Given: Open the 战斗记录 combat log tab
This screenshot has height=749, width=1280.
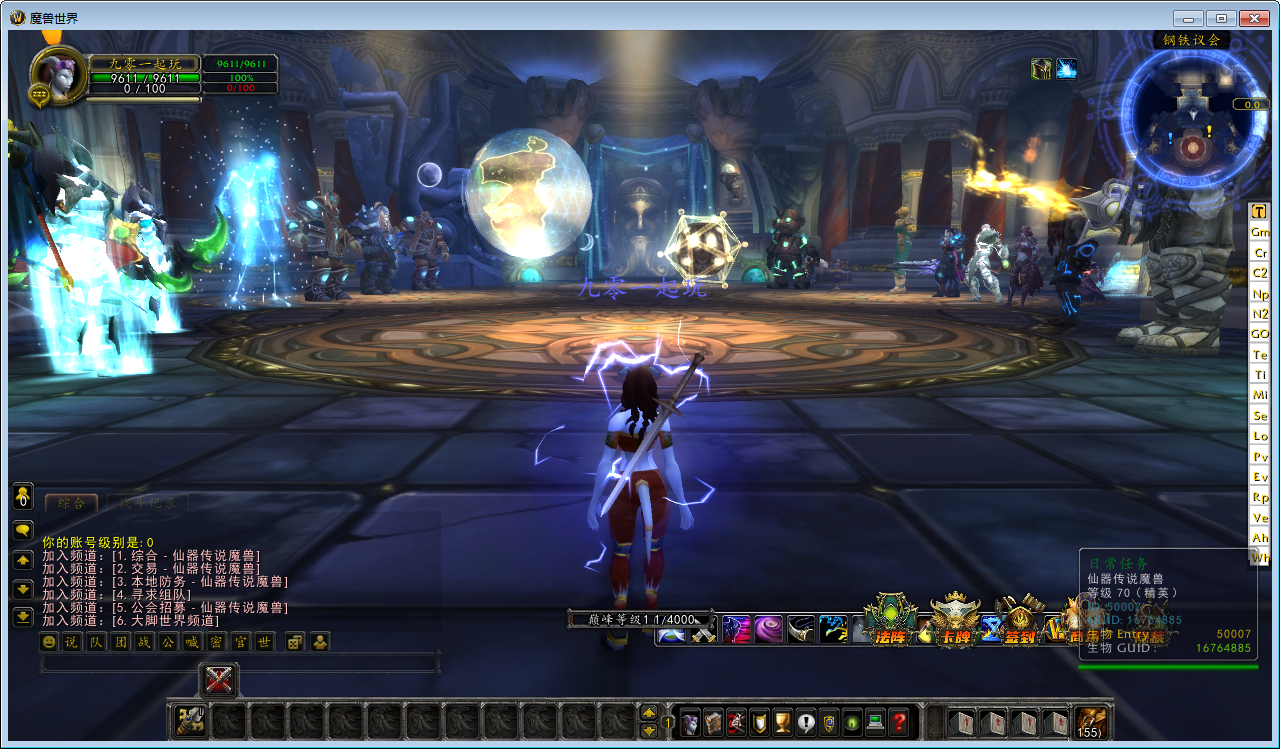Looking at the screenshot, I should click(147, 503).
